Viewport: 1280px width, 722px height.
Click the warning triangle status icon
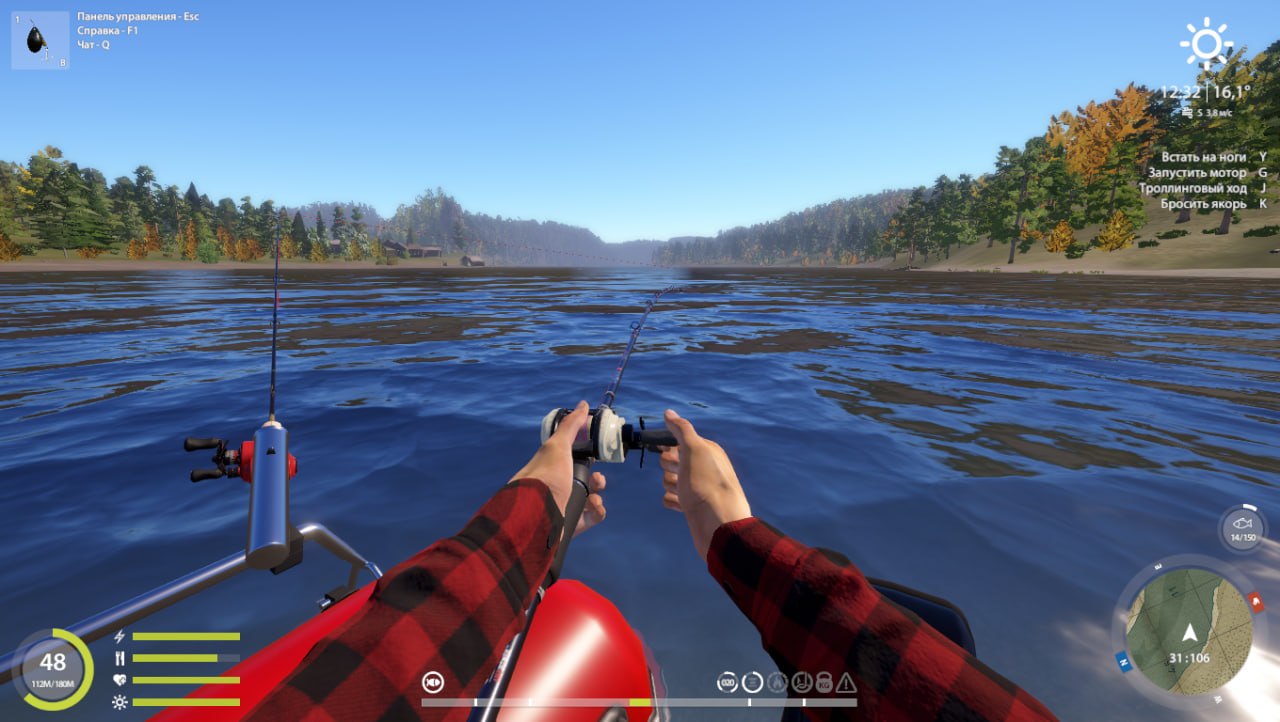pos(845,681)
